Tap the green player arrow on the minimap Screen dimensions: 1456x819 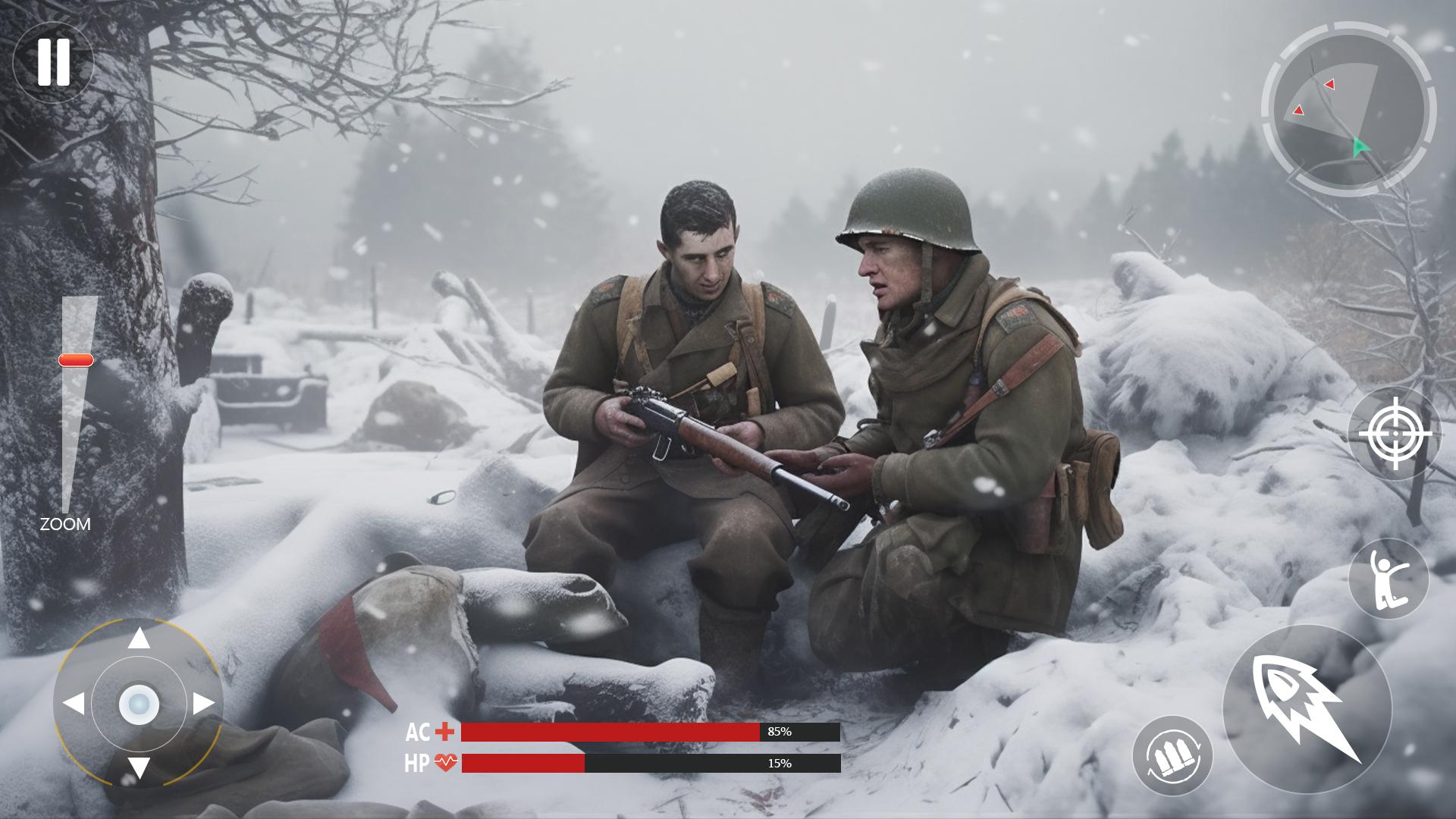click(1359, 146)
